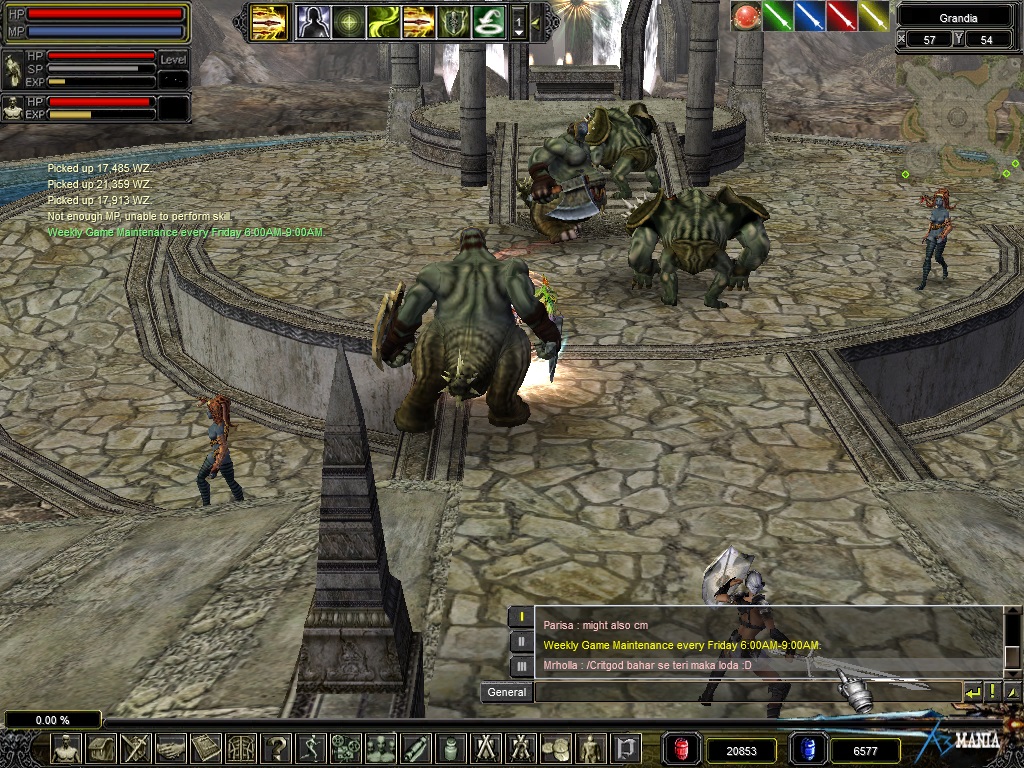Use the red HP potion slot

pos(681,748)
